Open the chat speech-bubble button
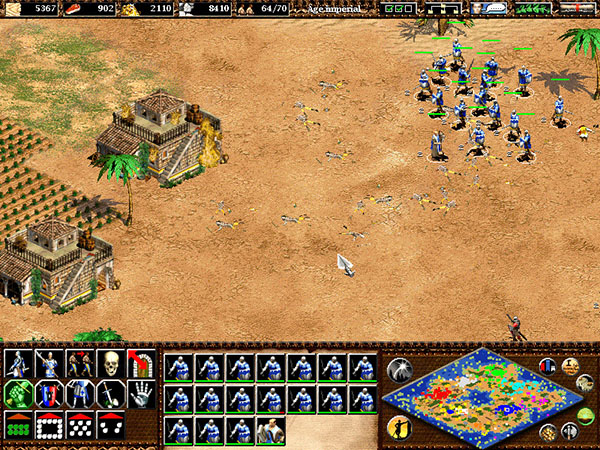600x450 pixels. (489, 8)
